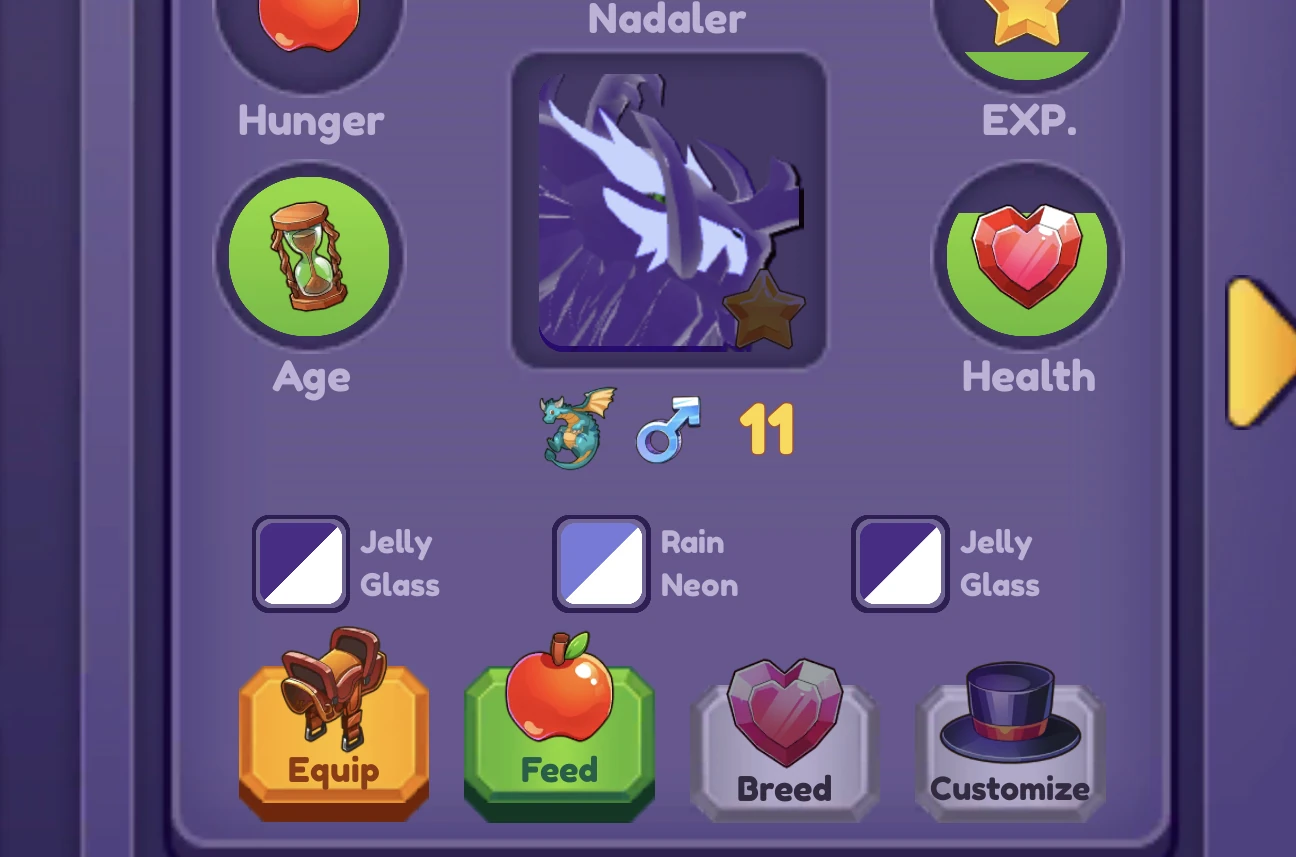Image resolution: width=1296 pixels, height=857 pixels.
Task: Select the Age hourglass icon
Action: (309, 257)
